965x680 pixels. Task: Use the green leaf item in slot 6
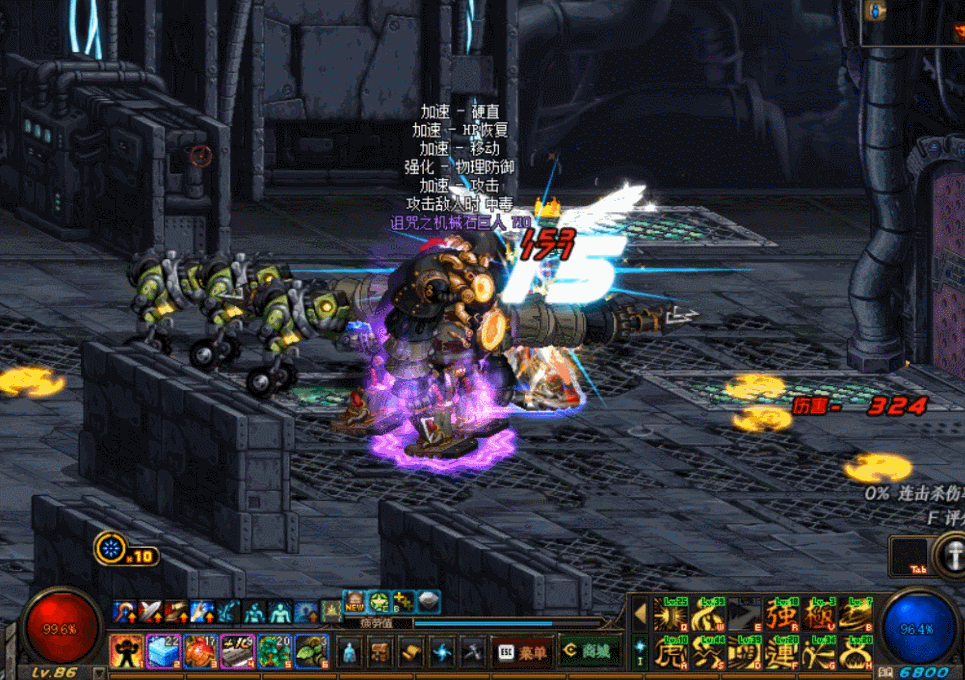[x=311, y=651]
